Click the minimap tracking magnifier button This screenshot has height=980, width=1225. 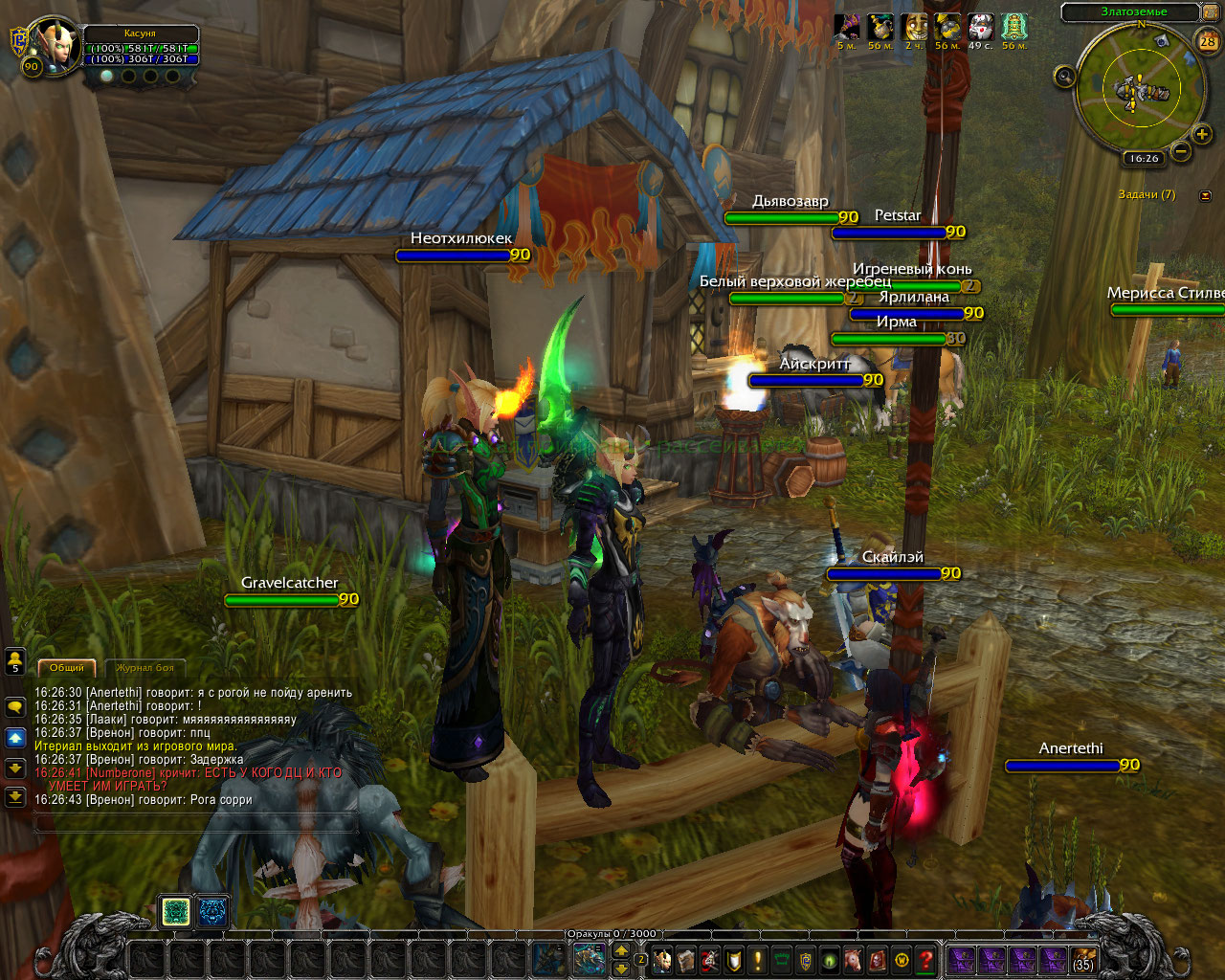click(1065, 77)
